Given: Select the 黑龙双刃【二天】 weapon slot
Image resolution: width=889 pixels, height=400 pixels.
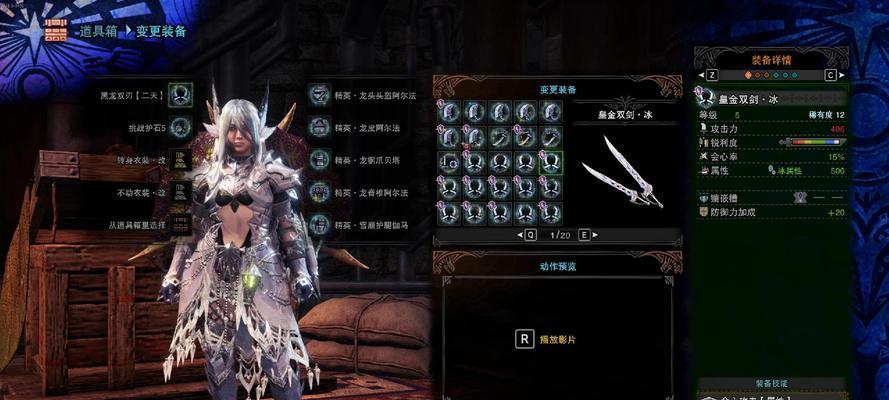Looking at the screenshot, I should (x=180, y=94).
